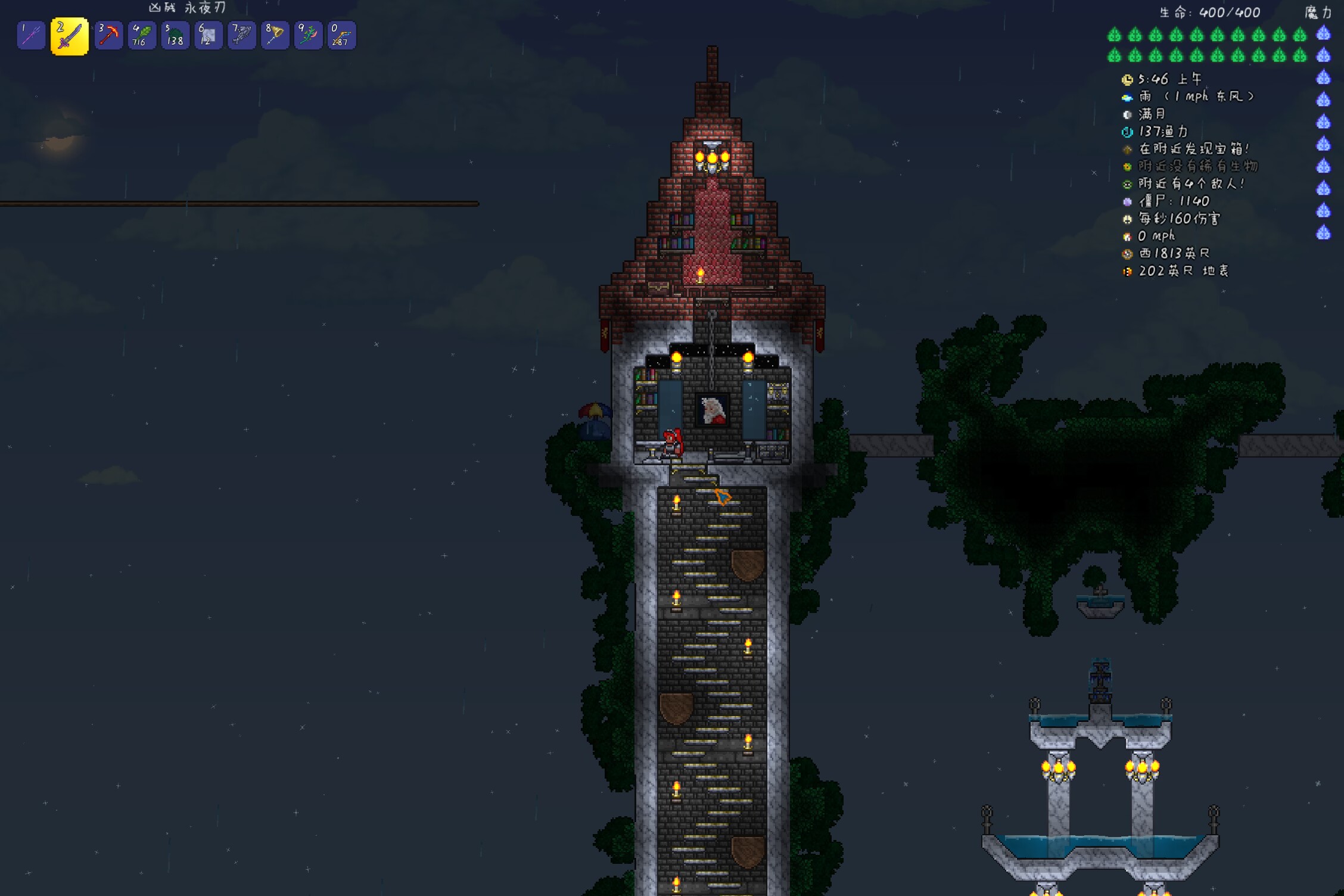The height and width of the screenshot is (896, 1344).
Task: Select the flowering vine staff in slot 9
Action: click(x=309, y=36)
